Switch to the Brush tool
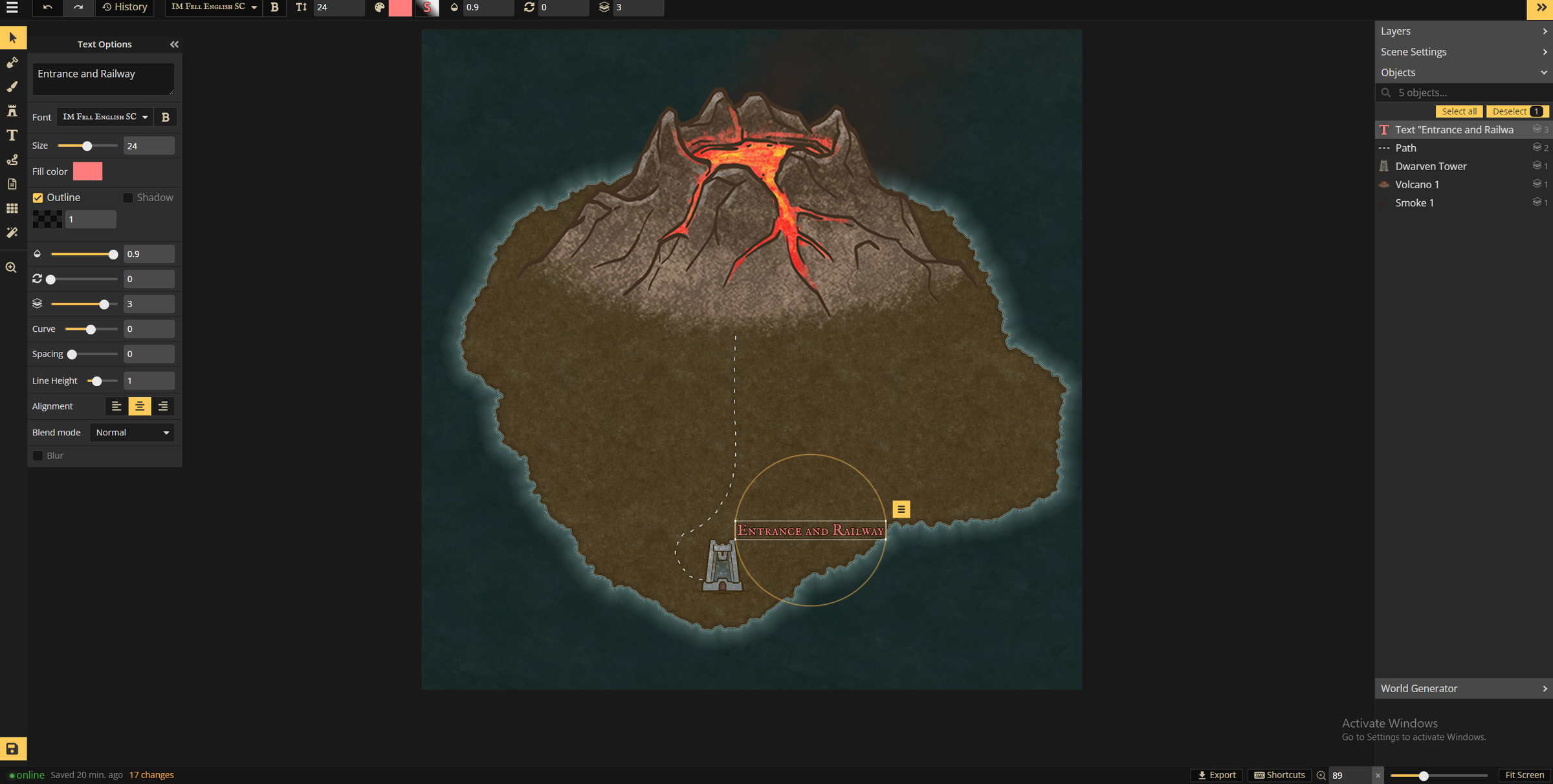 point(12,86)
